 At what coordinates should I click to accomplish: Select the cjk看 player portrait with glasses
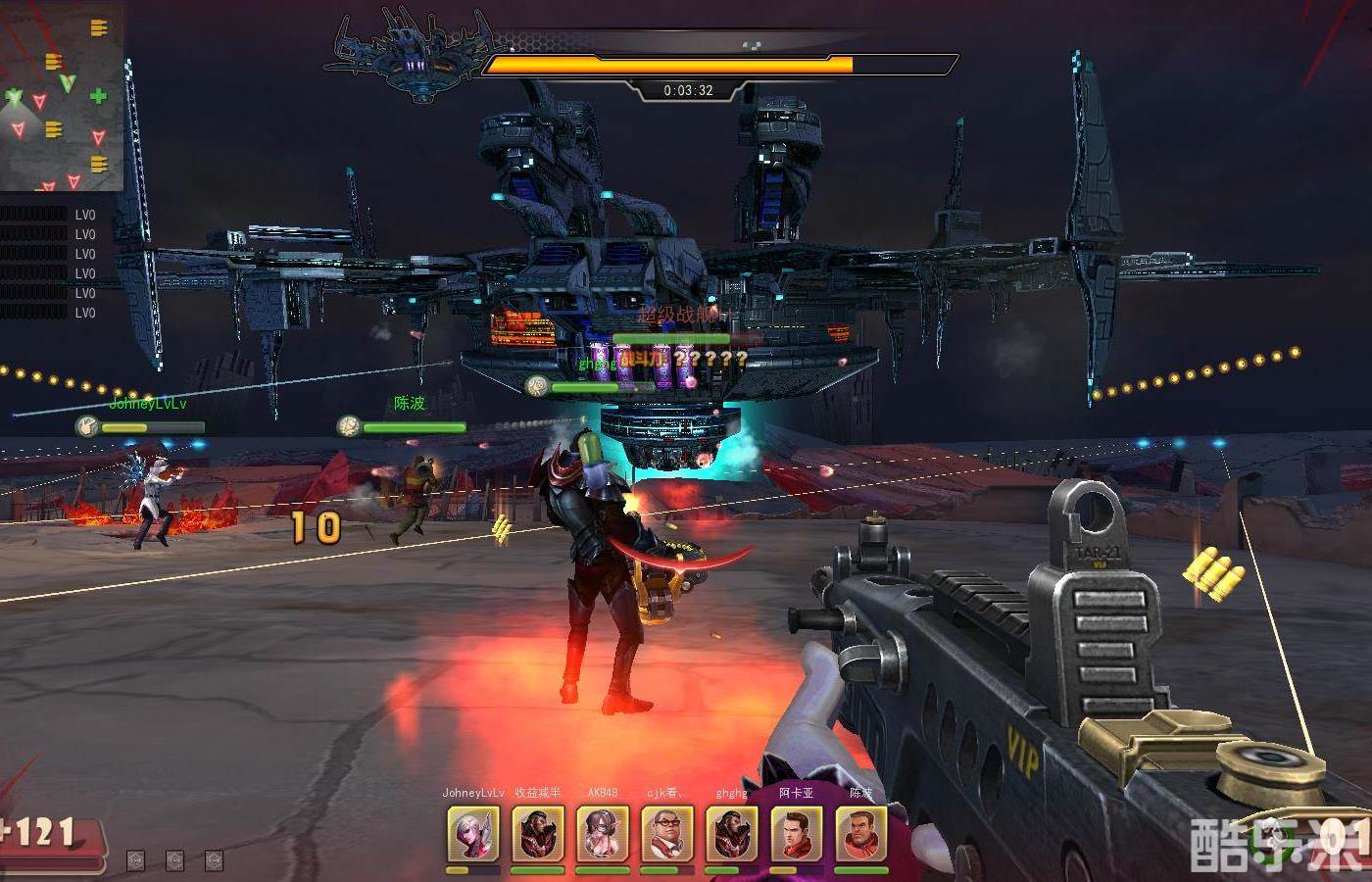[667, 834]
